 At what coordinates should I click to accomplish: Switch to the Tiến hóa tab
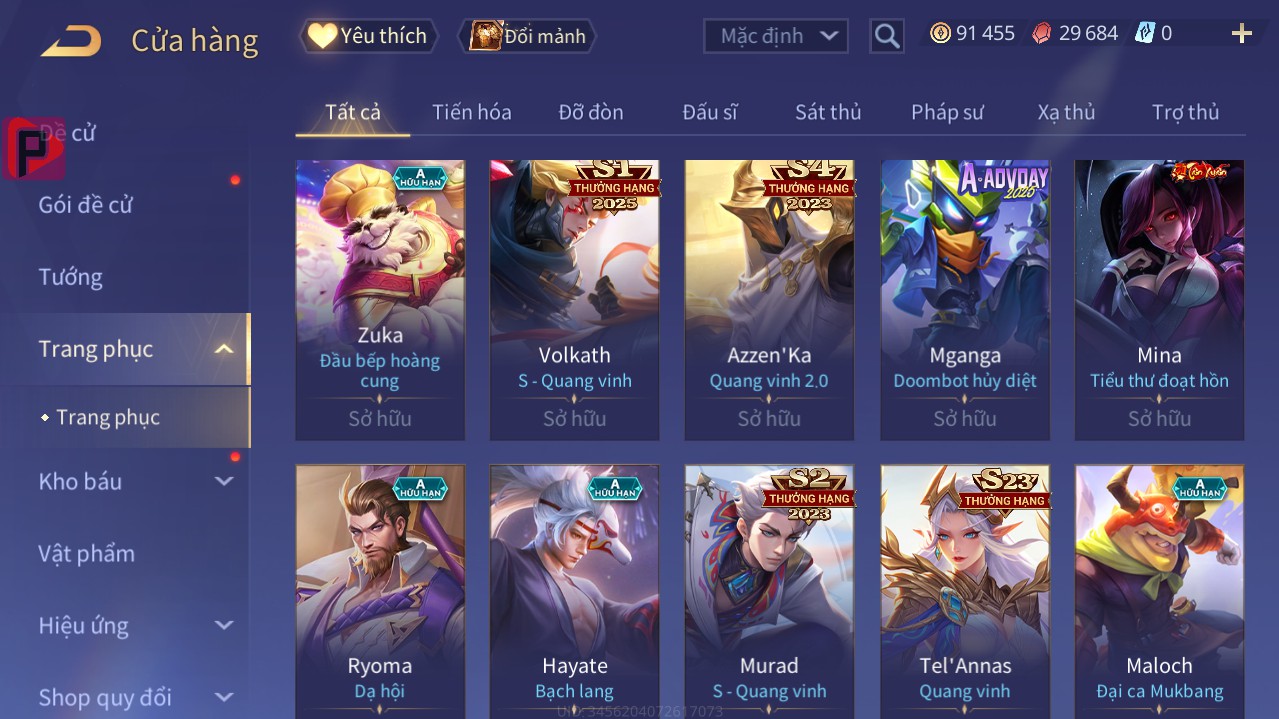471,112
